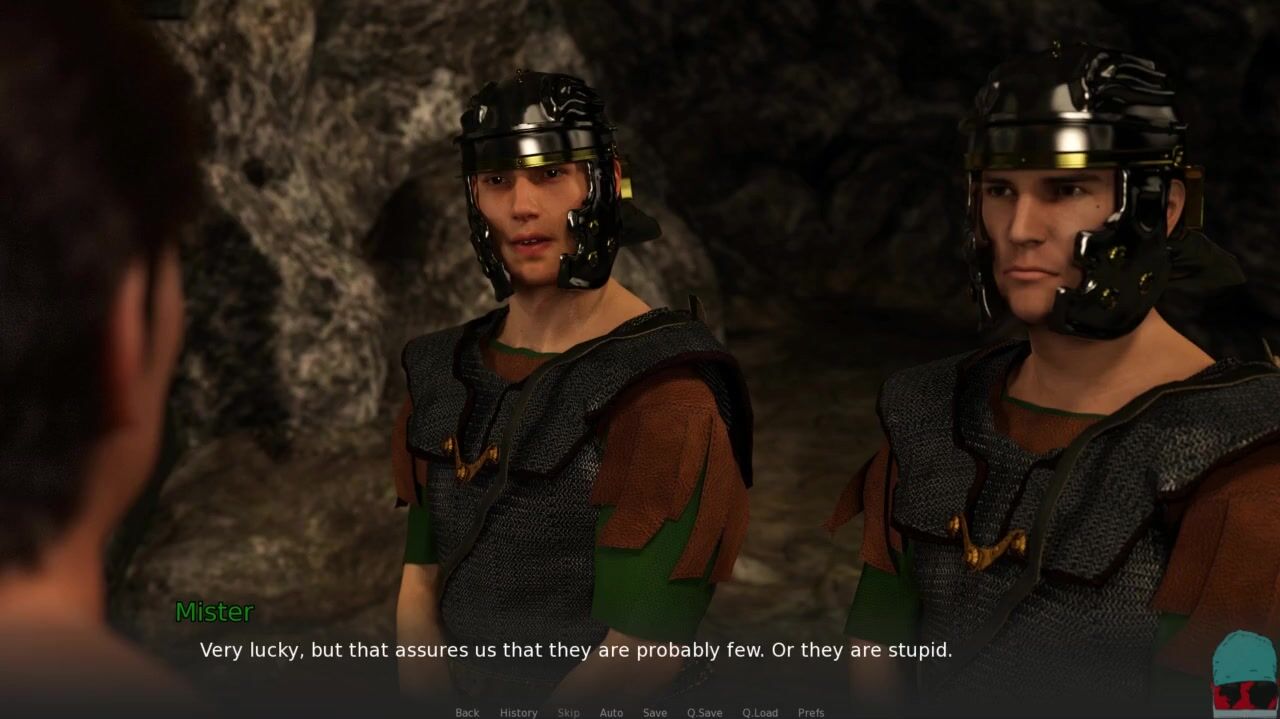This screenshot has height=719, width=1280.
Task: Open the Save game screen
Action: pyautogui.click(x=655, y=712)
